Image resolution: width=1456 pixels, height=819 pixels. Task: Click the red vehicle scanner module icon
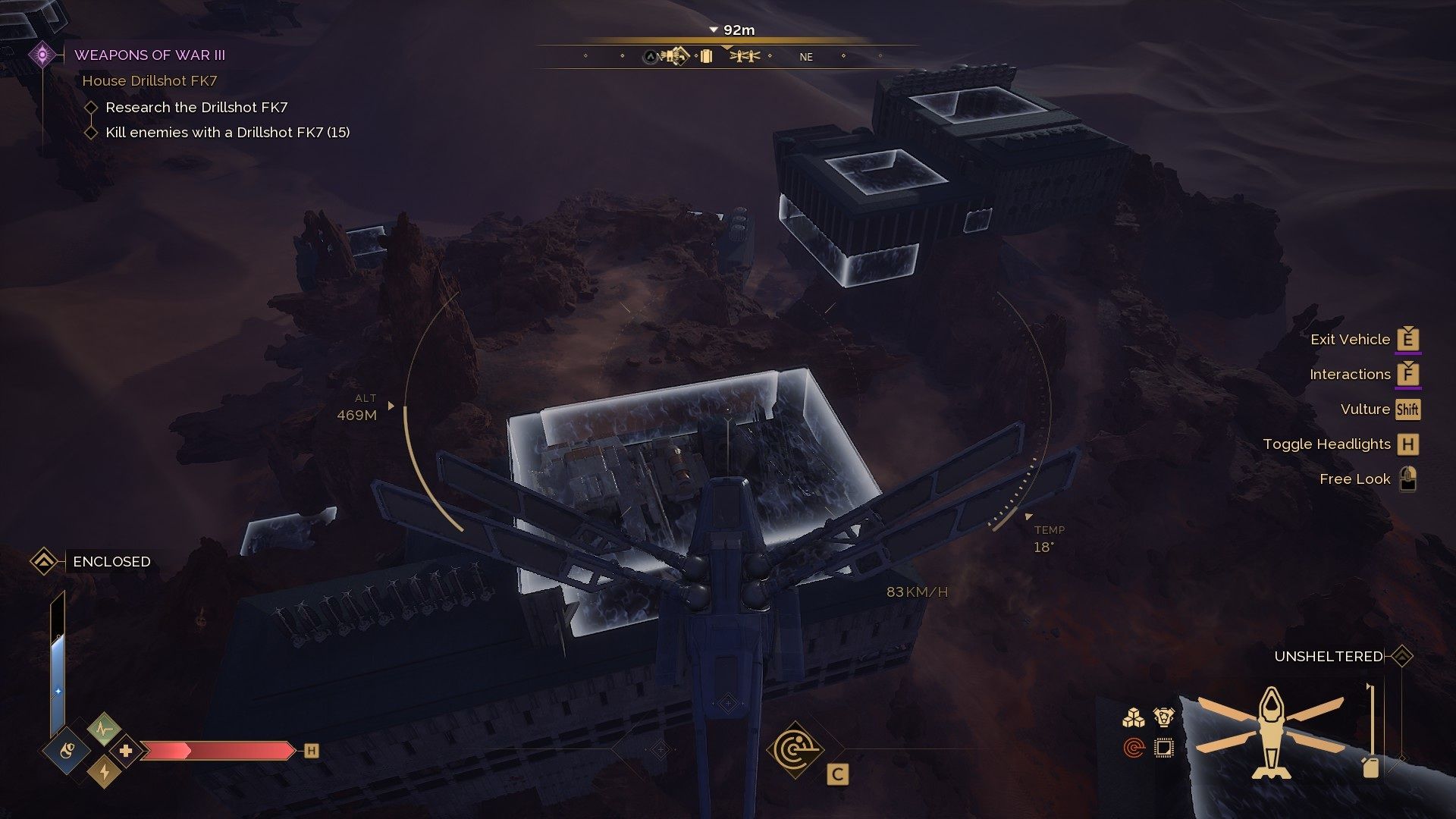[1134, 748]
